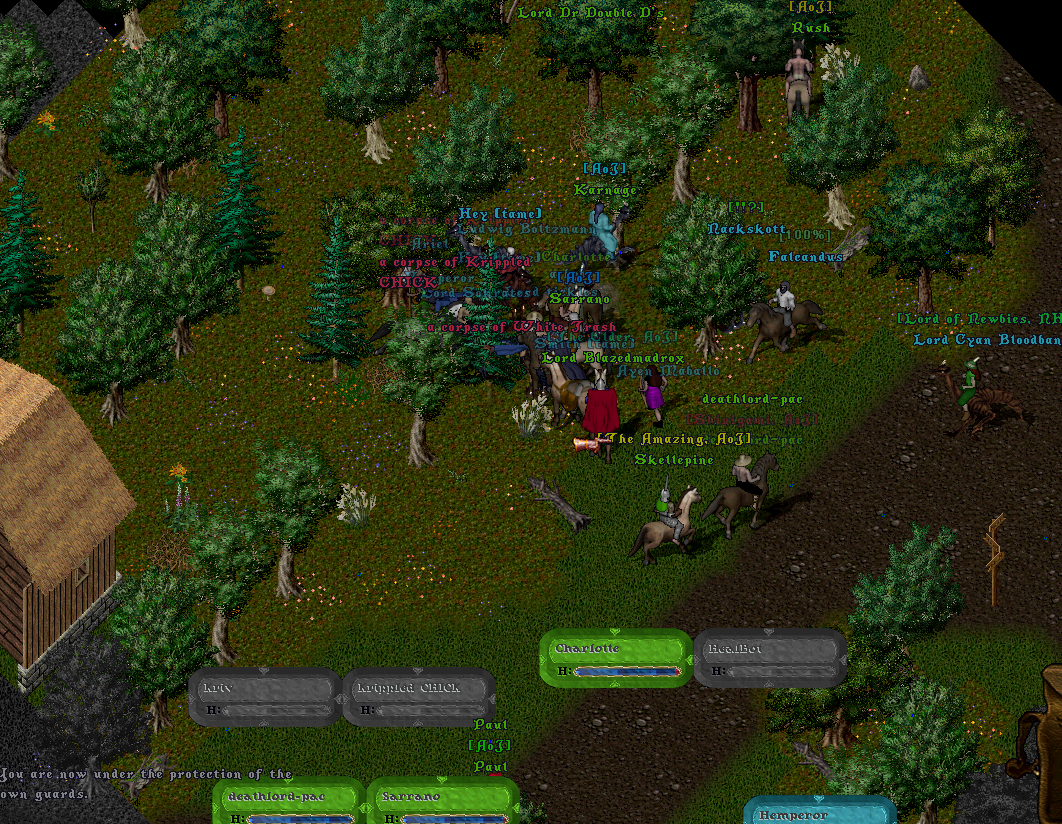This screenshot has height=824, width=1062.
Task: Click the gray HealBot status bar
Action: coord(770,657)
